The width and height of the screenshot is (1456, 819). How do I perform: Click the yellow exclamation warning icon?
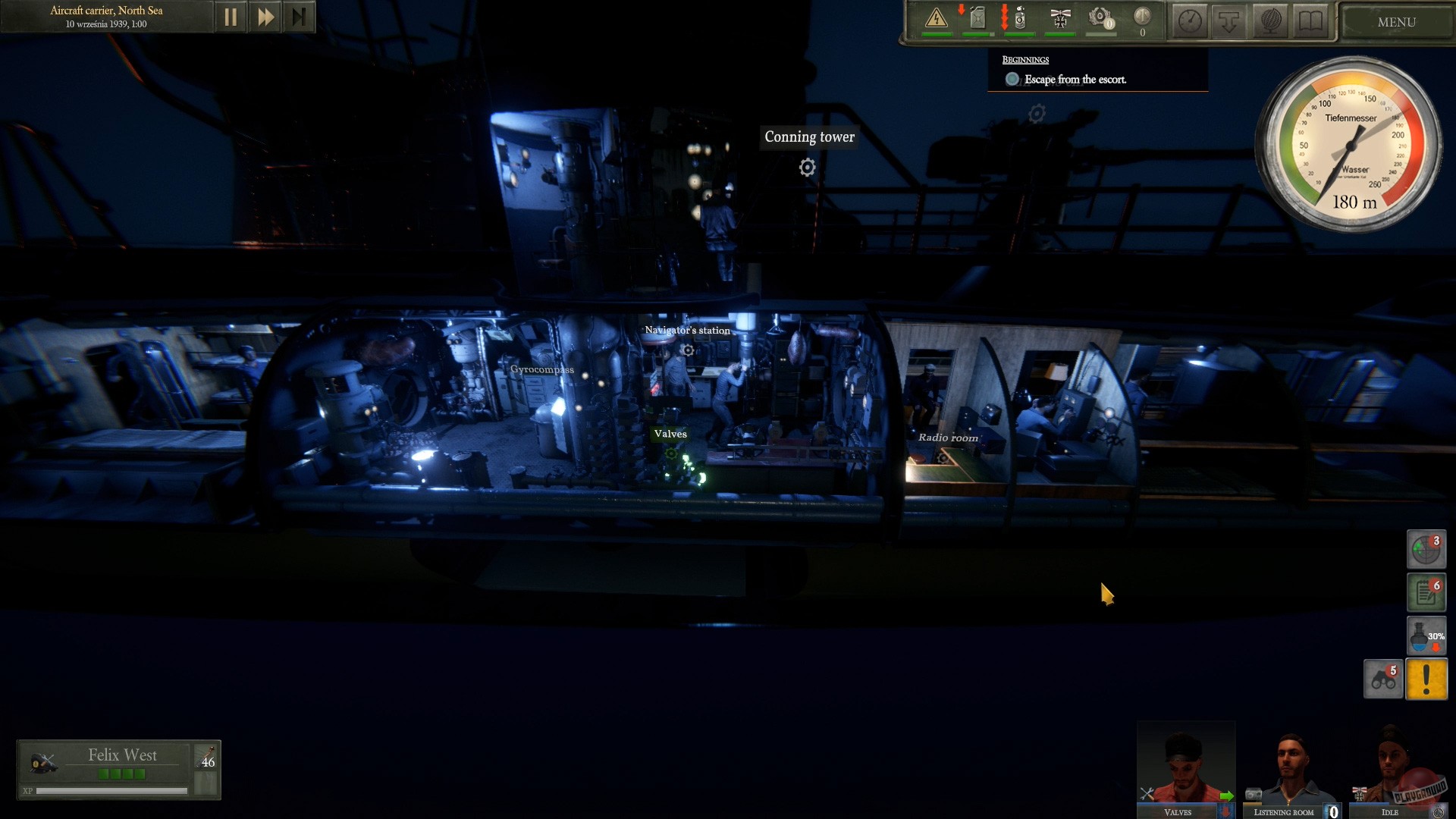coord(1426,679)
